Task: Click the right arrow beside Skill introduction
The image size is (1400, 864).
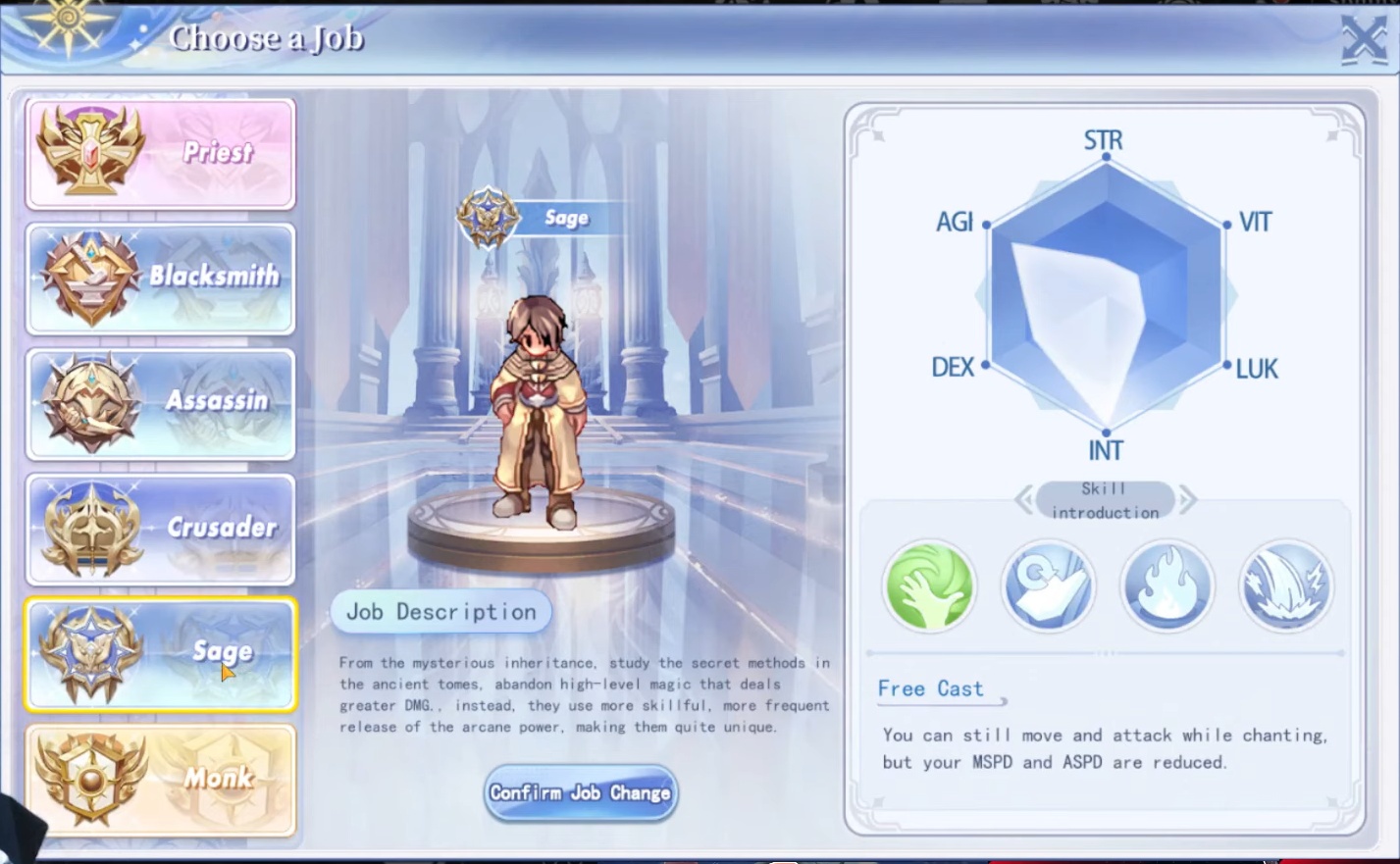Action: pyautogui.click(x=1188, y=500)
